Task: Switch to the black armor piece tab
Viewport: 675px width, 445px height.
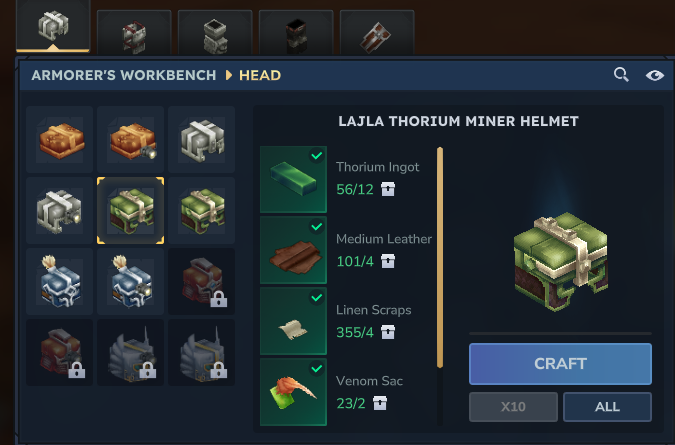Action: (x=296, y=34)
